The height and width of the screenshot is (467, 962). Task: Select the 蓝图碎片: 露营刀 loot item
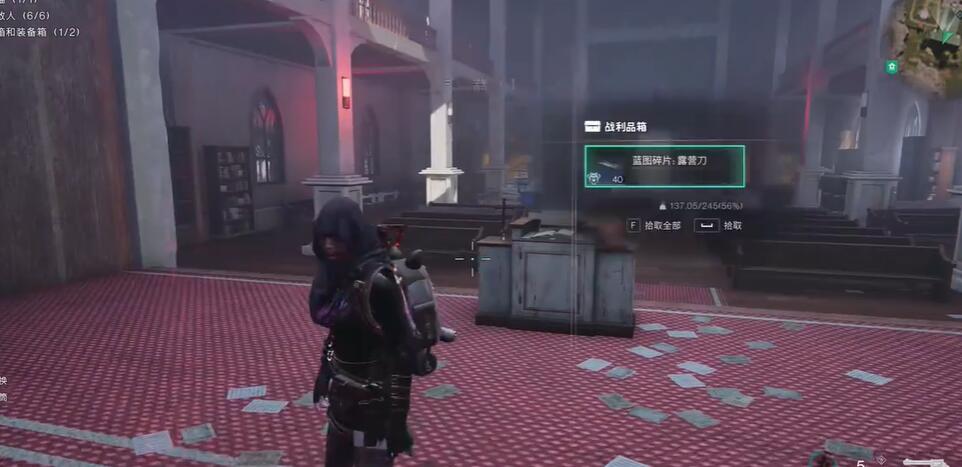[x=664, y=166]
